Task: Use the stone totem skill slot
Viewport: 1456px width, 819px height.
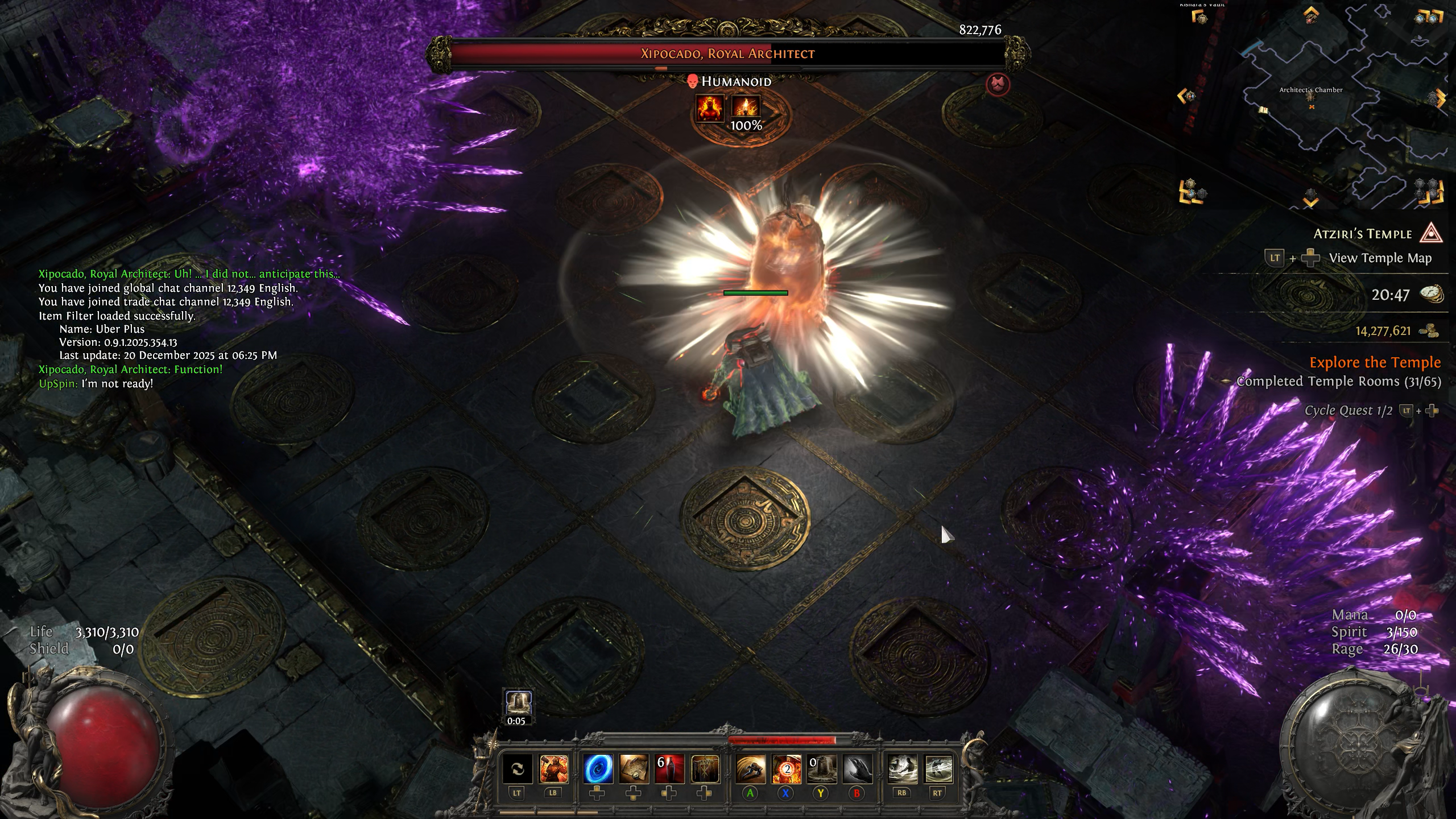Action: [x=821, y=769]
